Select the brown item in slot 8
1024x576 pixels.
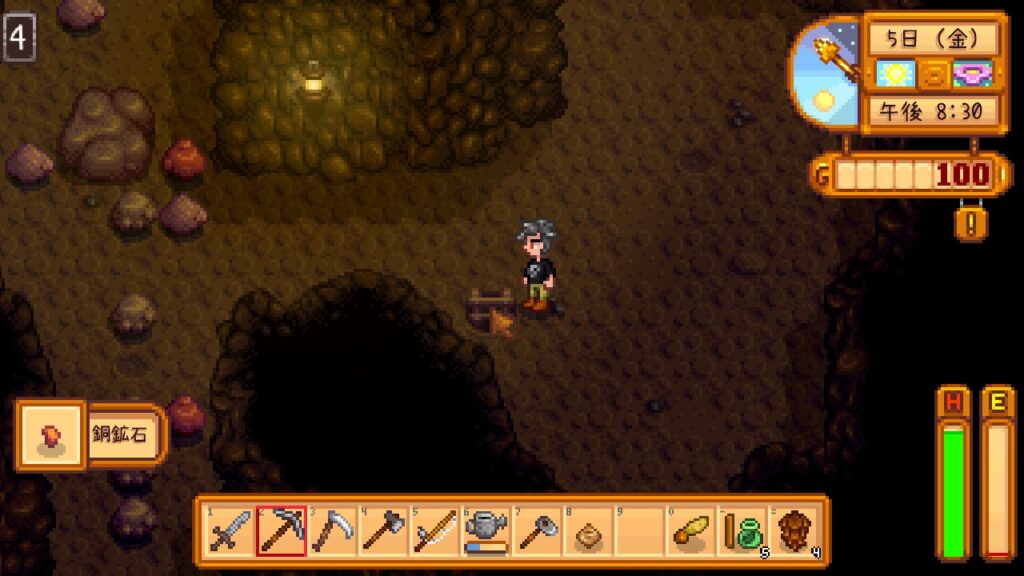point(589,531)
